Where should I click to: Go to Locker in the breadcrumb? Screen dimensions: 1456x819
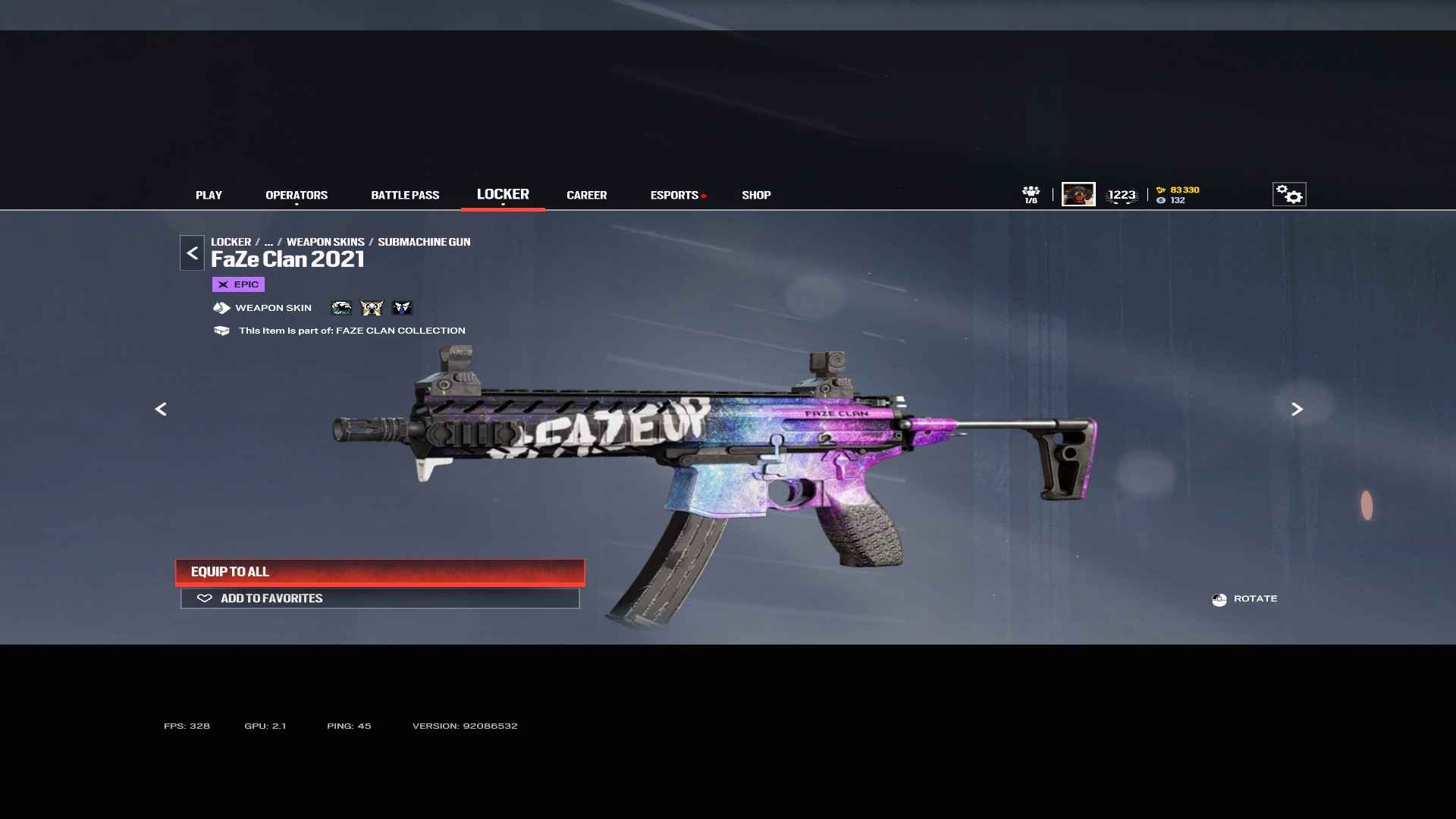231,242
